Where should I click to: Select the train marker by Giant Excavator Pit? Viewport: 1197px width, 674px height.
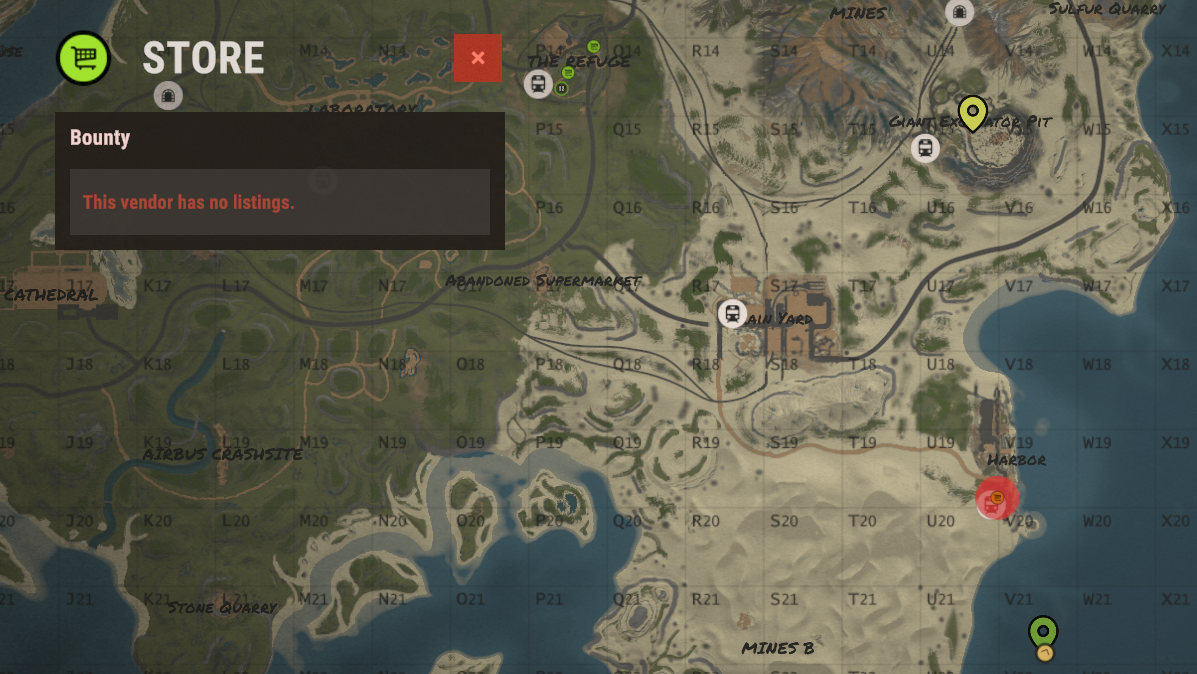coord(925,149)
